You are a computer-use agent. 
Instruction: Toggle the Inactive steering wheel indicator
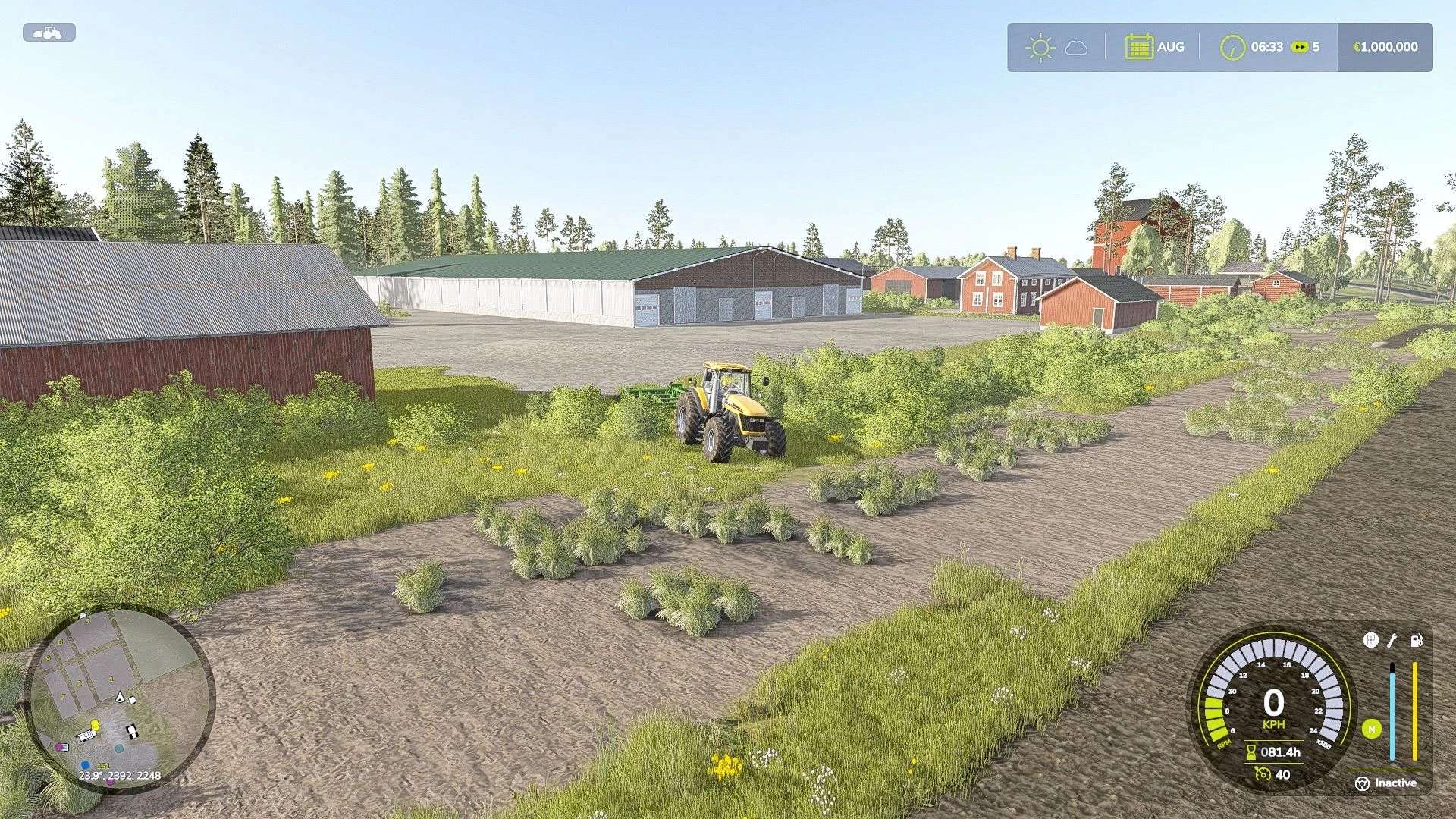pos(1362,783)
